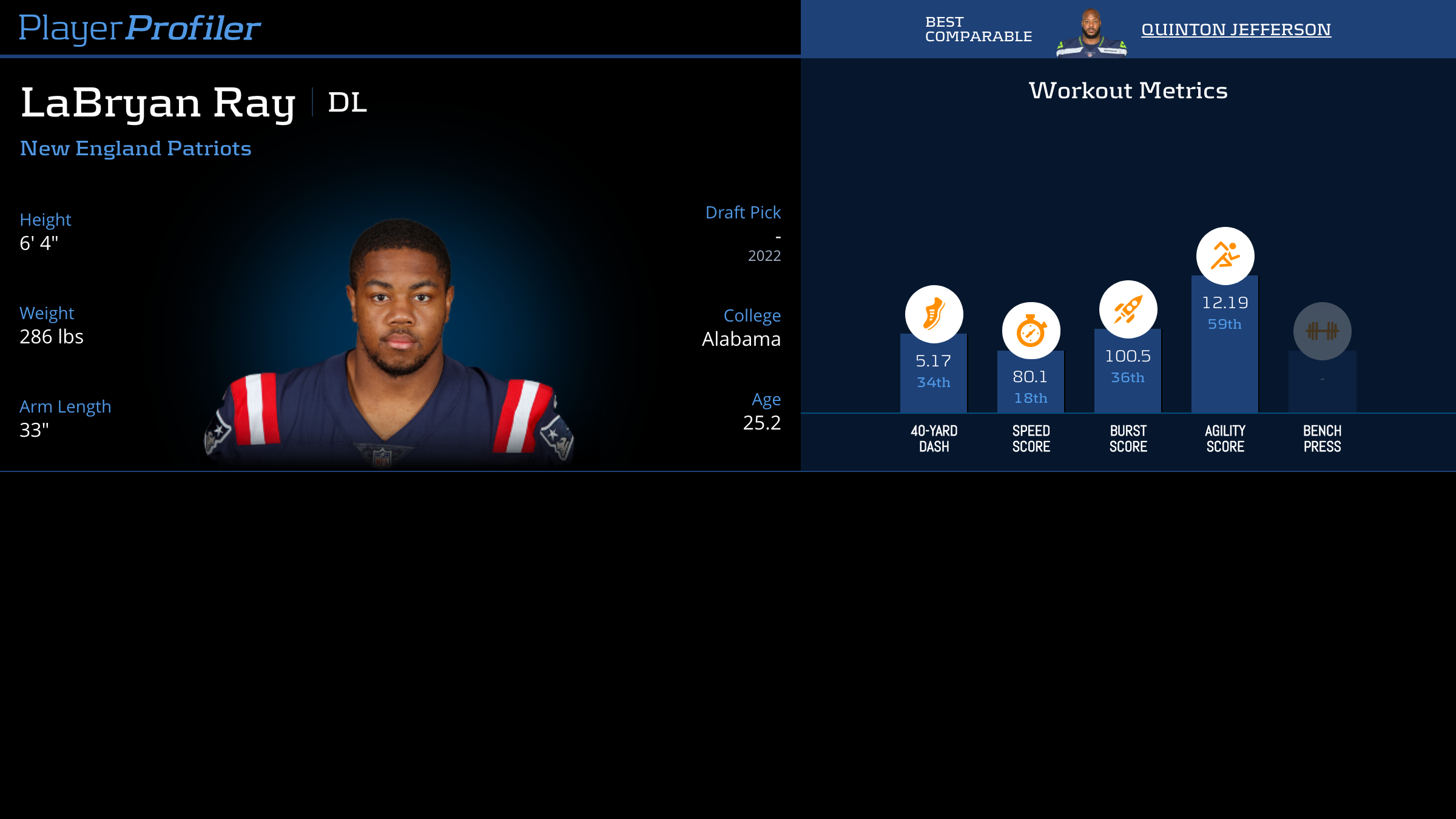This screenshot has width=1456, height=819.
Task: Open the PlayerProfiler logo home link
Action: pyautogui.click(x=140, y=28)
